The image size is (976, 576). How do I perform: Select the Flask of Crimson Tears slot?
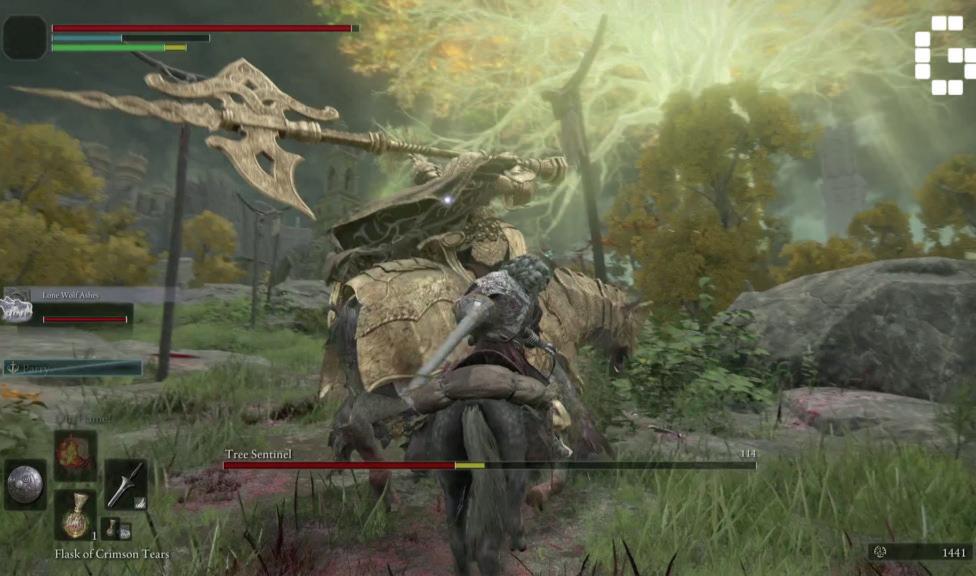pyautogui.click(x=75, y=515)
